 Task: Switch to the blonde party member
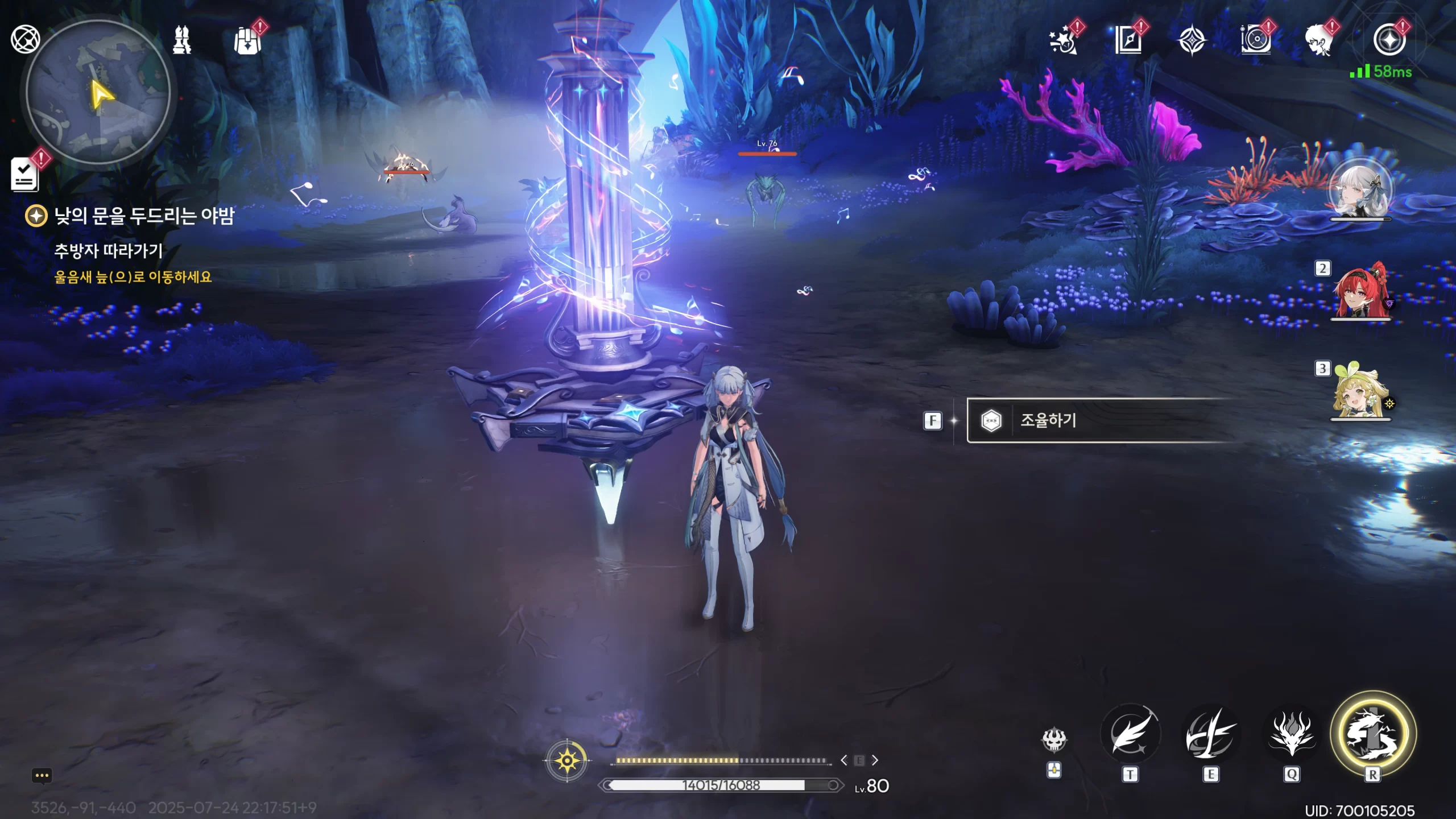pyautogui.click(x=1360, y=391)
